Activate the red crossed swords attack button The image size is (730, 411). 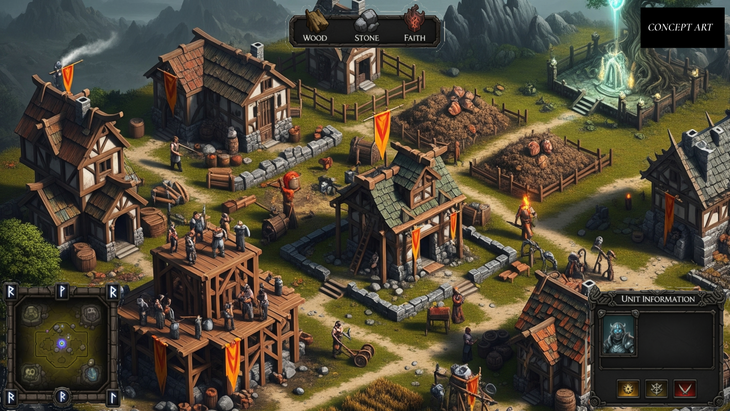(x=685, y=388)
